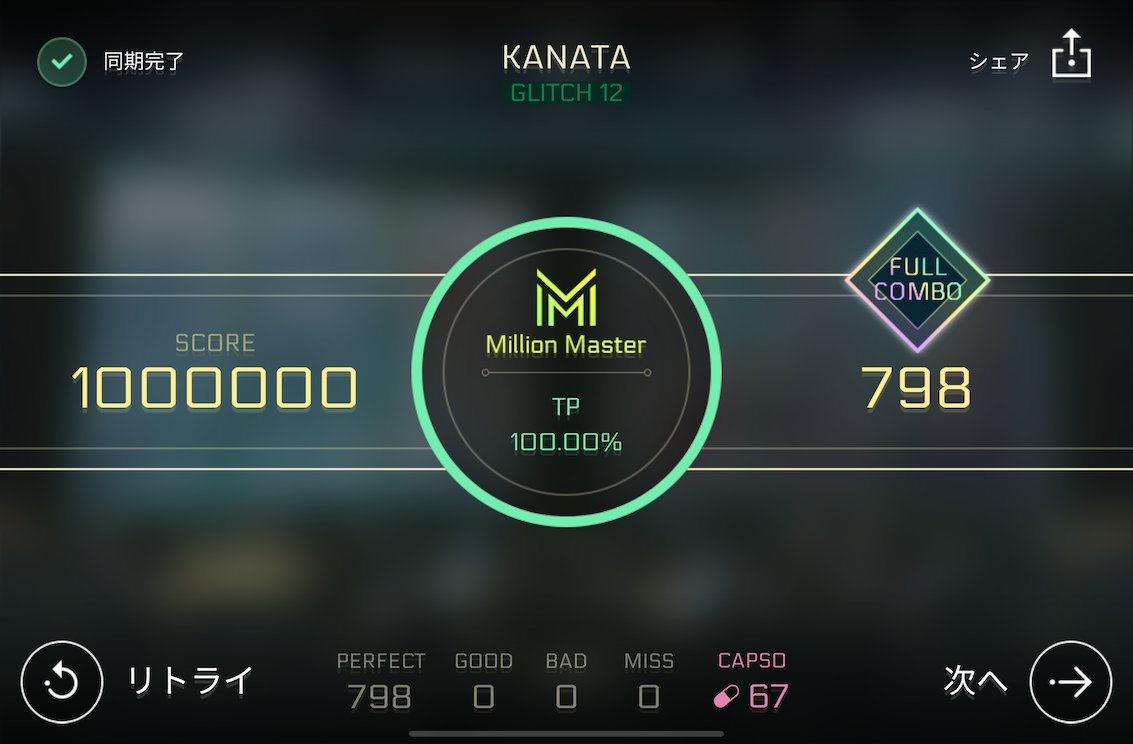This screenshot has width=1133, height=744.
Task: Select the sync complete checkmark icon
Action: tap(61, 62)
